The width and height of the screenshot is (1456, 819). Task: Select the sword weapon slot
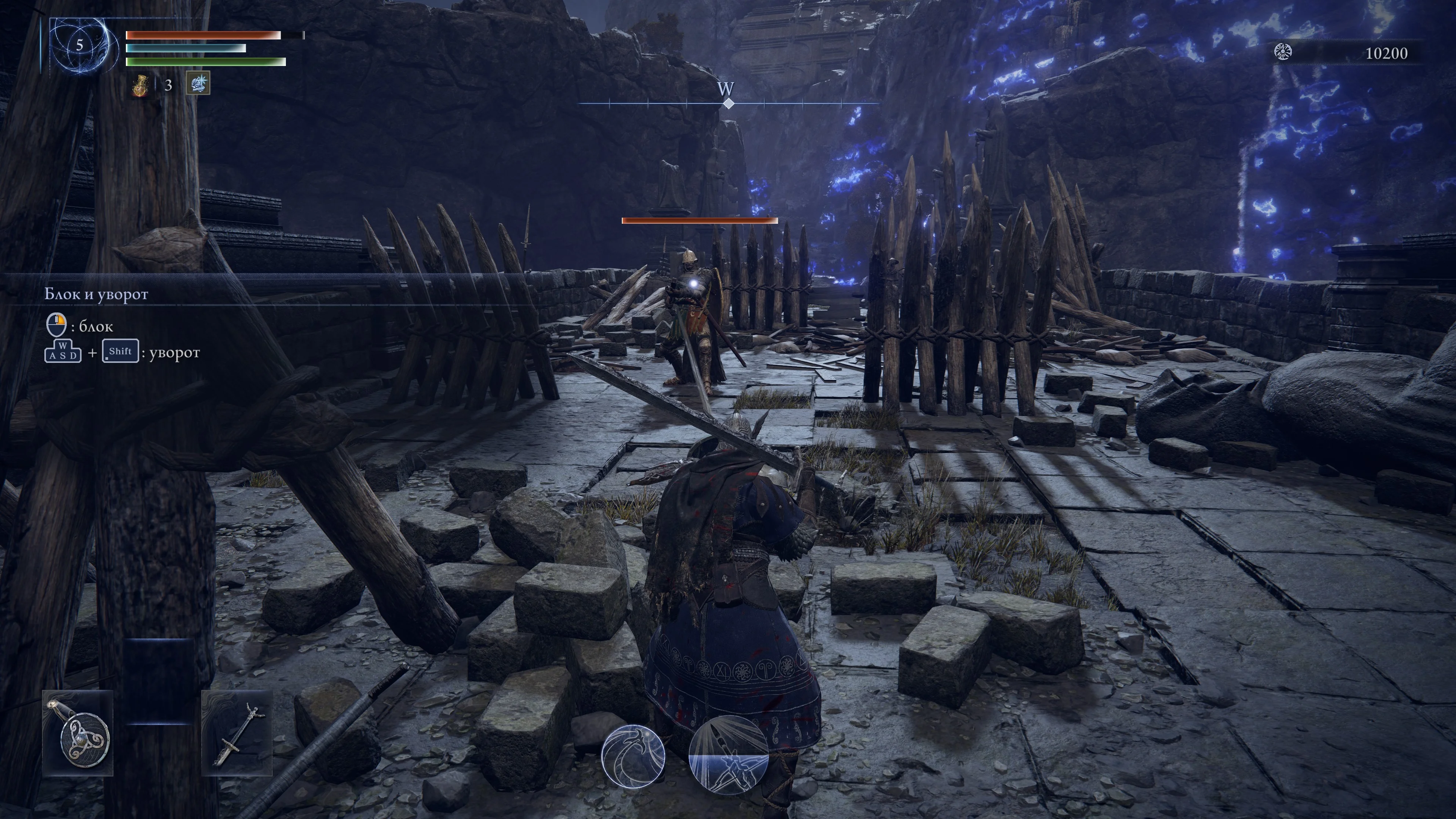click(237, 733)
